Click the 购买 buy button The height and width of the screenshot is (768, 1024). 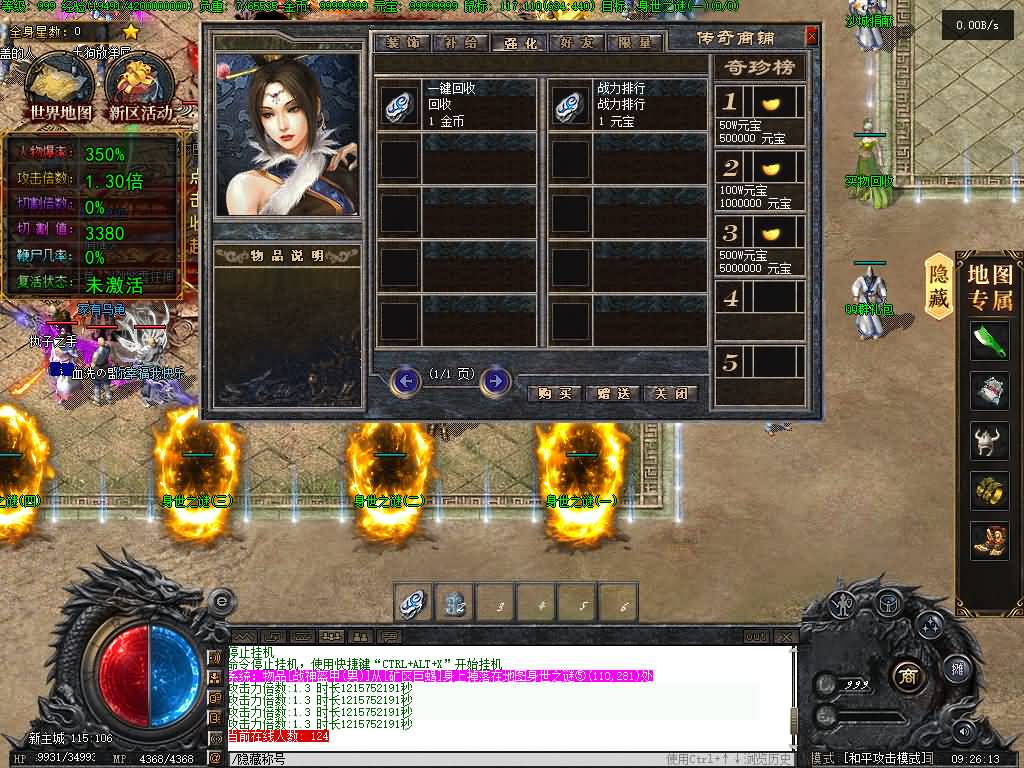click(553, 393)
